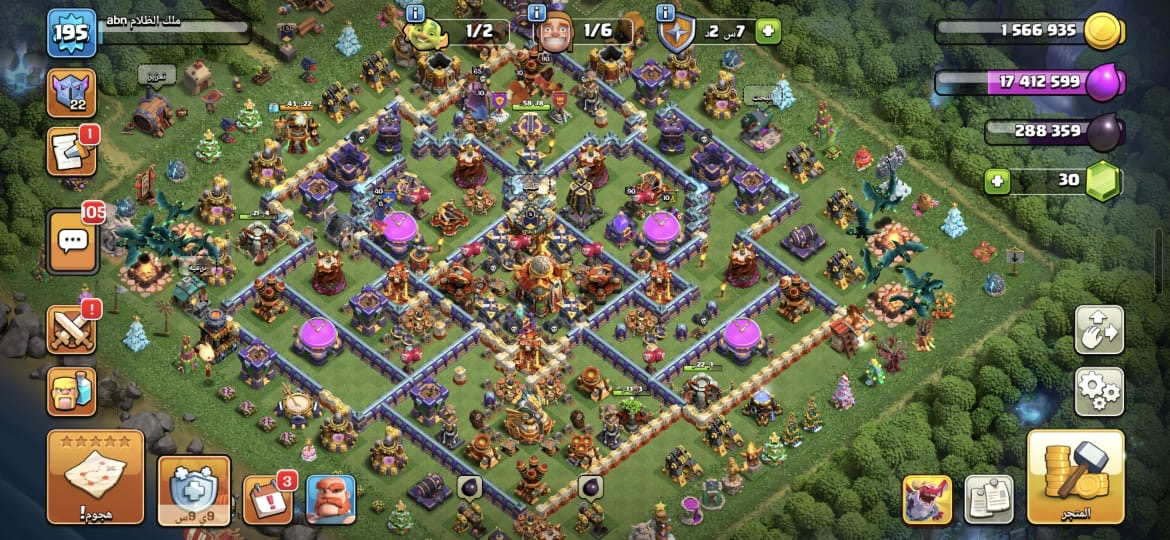Screen dimensions: 1170x540
Task: Open the village layout editor button
Action: pos(1098,330)
